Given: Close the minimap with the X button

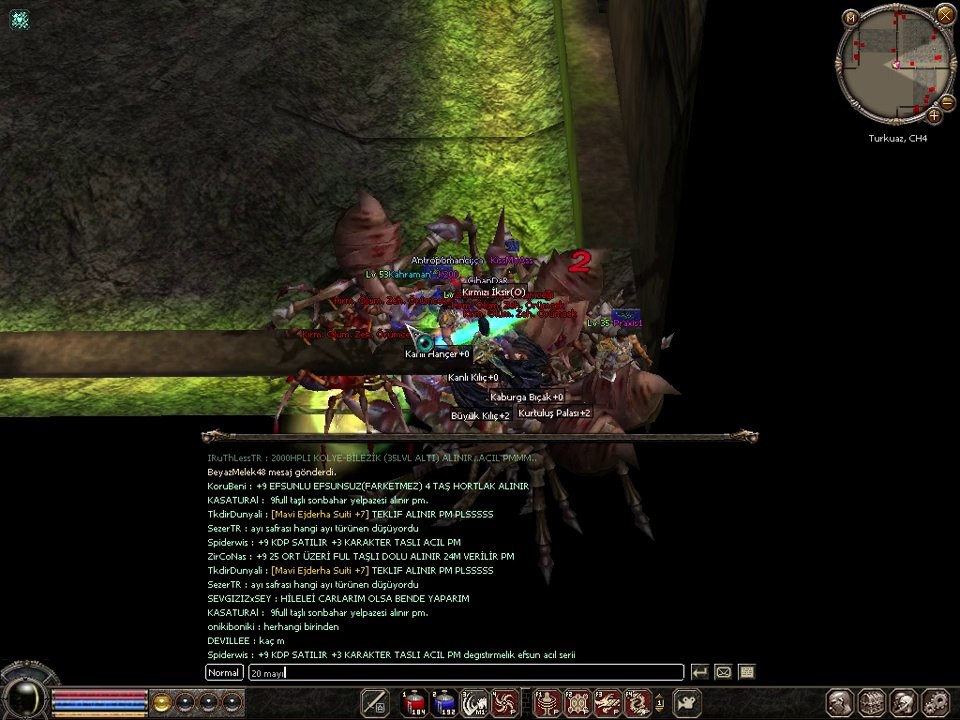Looking at the screenshot, I should pyautogui.click(x=945, y=14).
